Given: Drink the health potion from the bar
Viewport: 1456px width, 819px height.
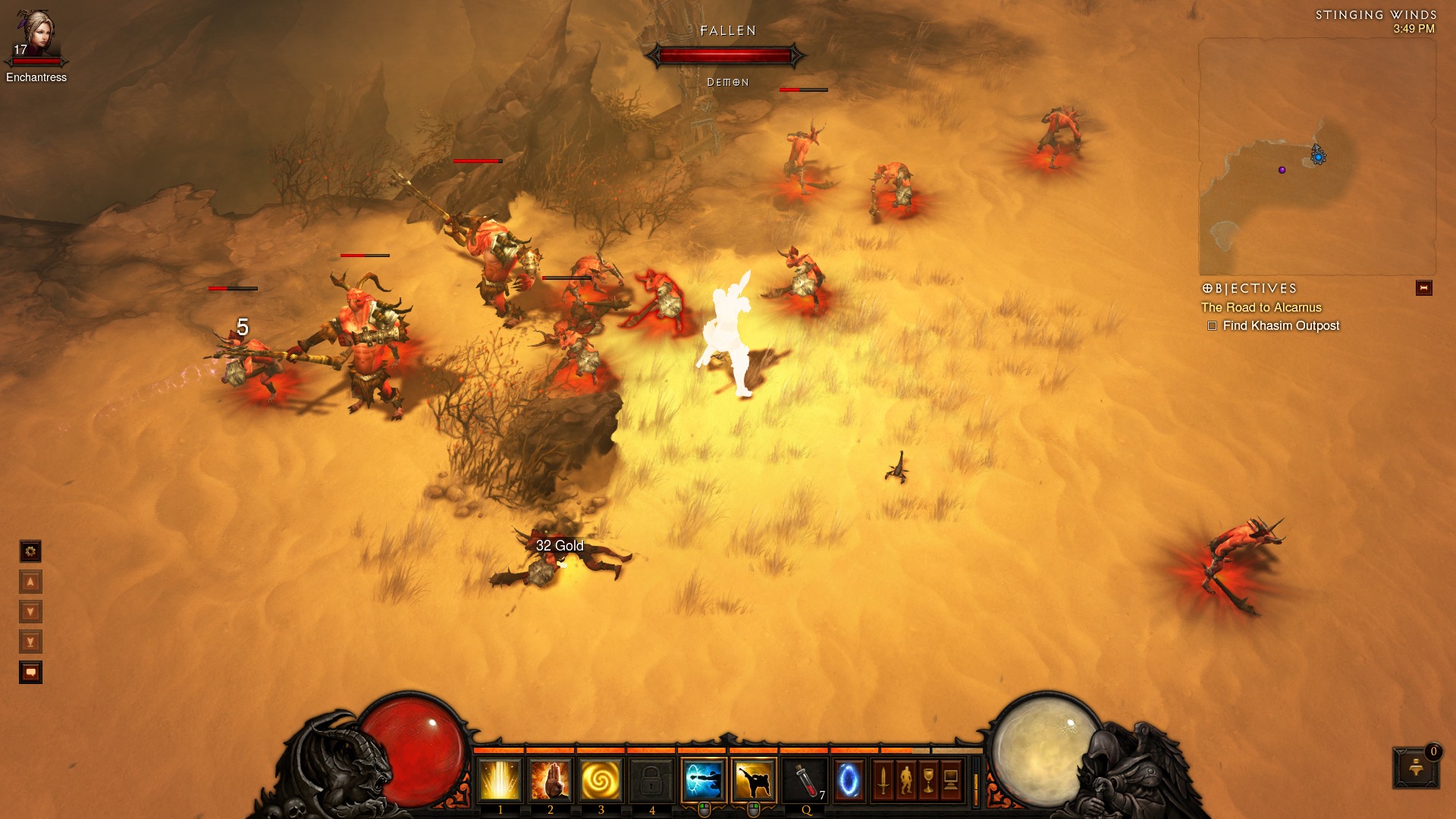Looking at the screenshot, I should tap(805, 780).
